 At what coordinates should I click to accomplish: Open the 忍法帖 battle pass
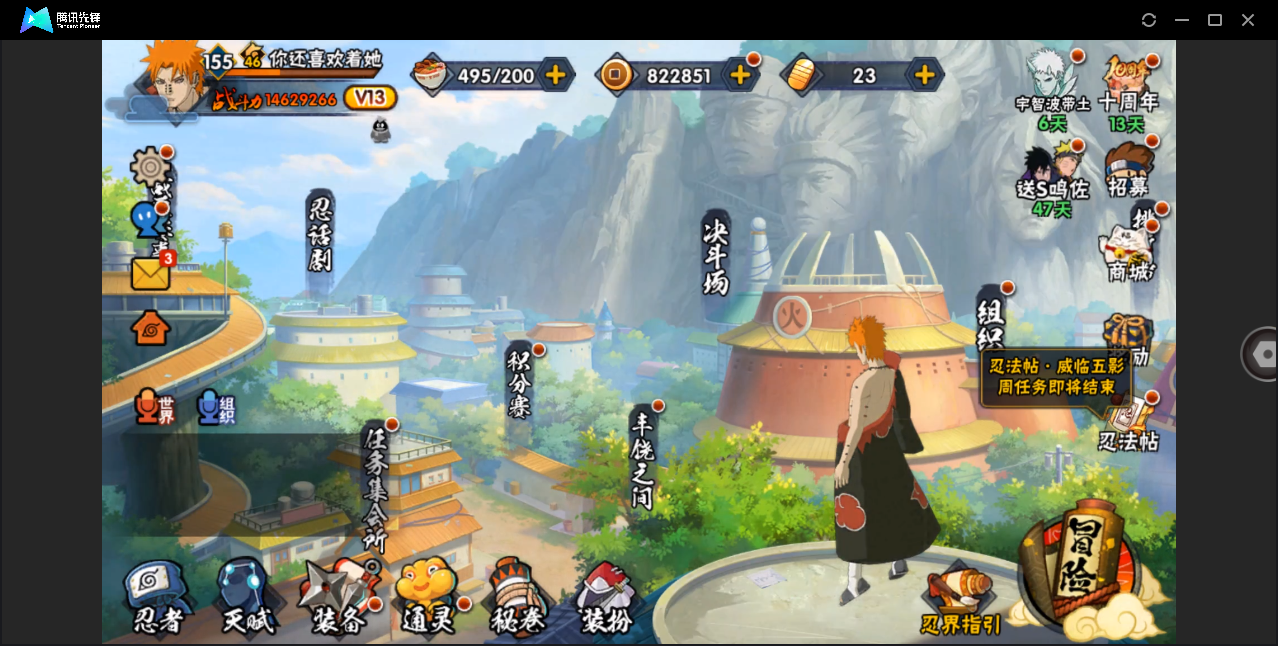[1128, 424]
